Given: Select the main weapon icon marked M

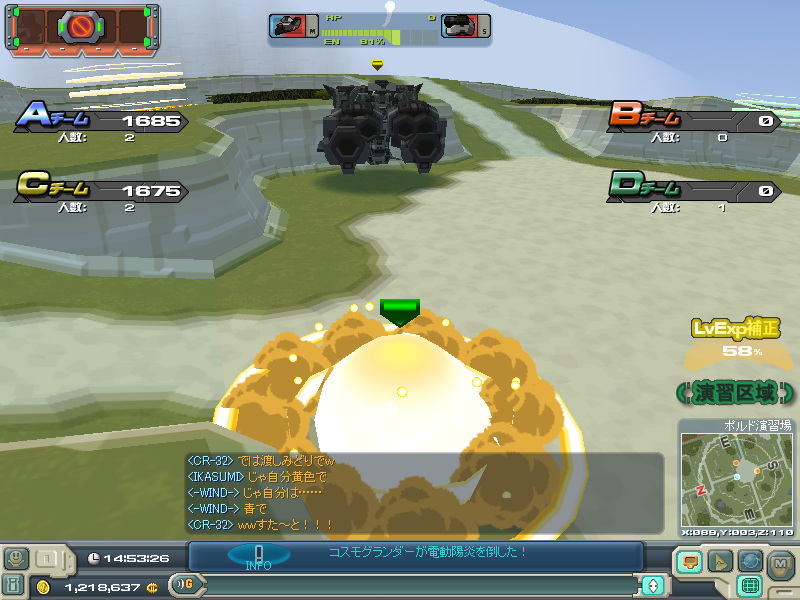Looking at the screenshot, I should 293,27.
